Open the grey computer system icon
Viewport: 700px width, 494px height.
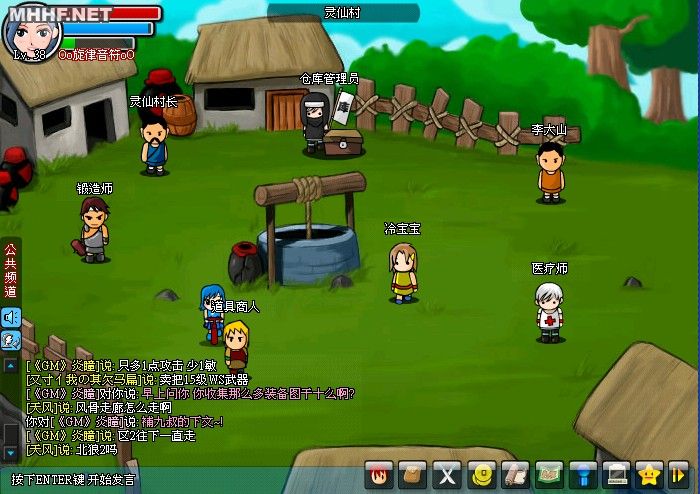point(616,474)
